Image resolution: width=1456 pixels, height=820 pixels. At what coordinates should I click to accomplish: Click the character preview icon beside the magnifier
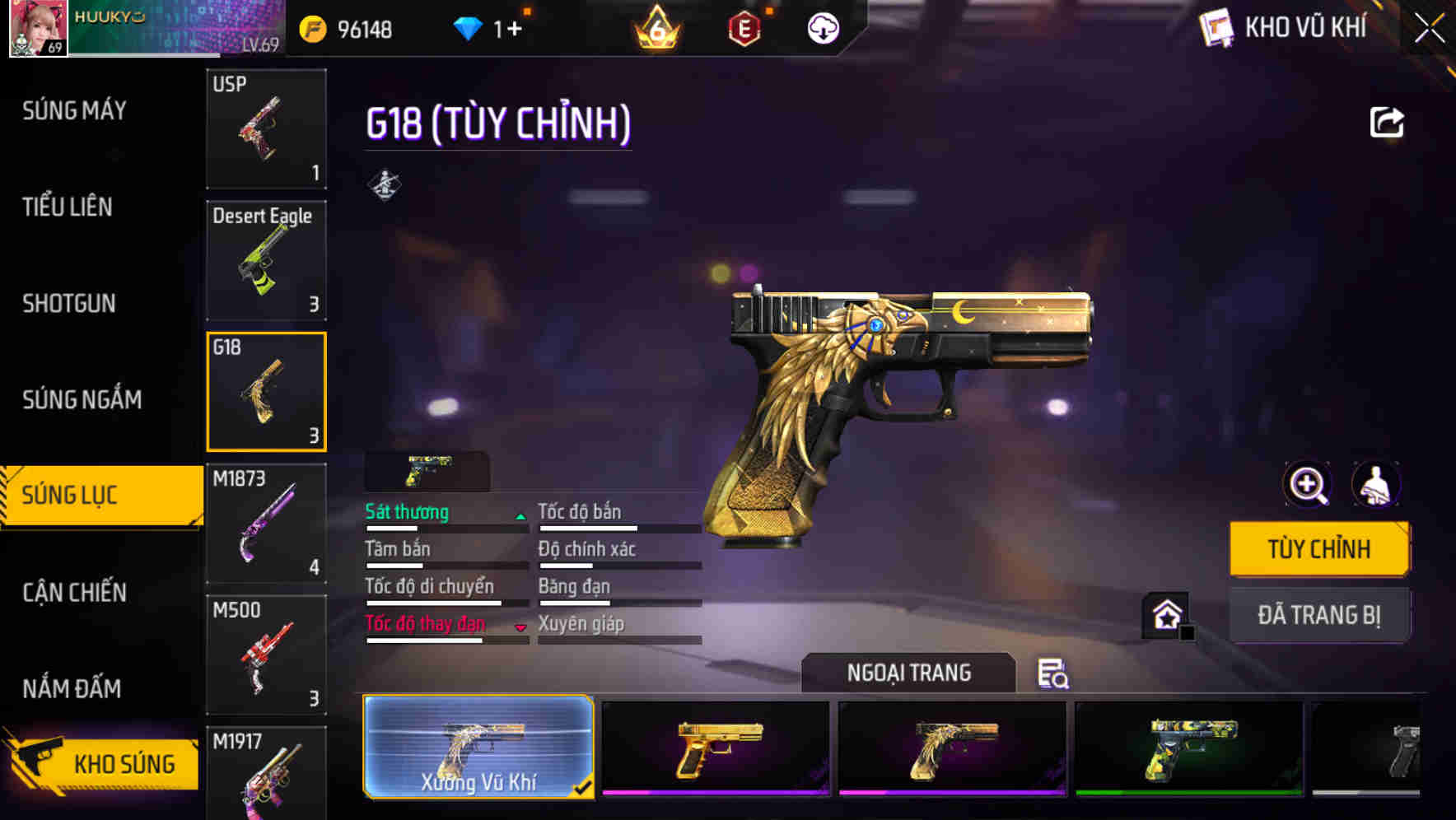1377,486
